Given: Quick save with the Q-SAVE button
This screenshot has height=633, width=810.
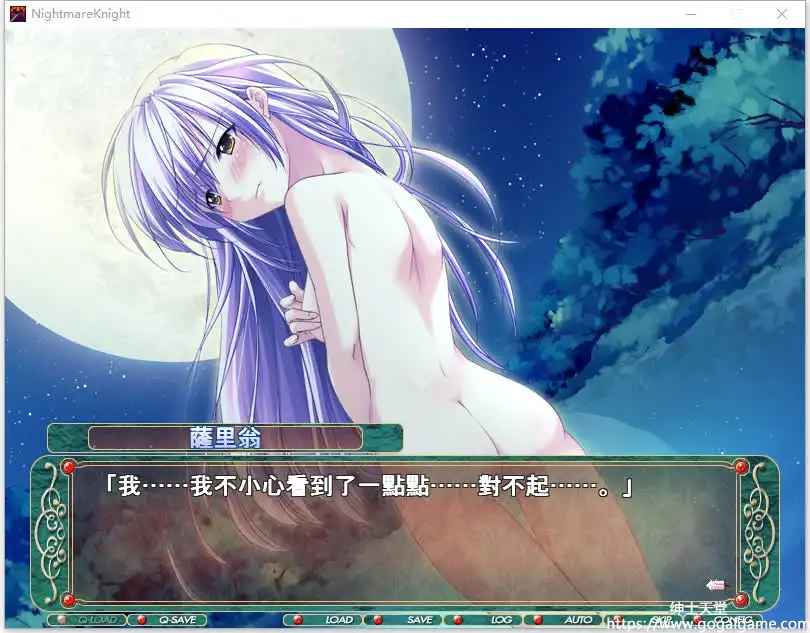Looking at the screenshot, I should pos(177,620).
